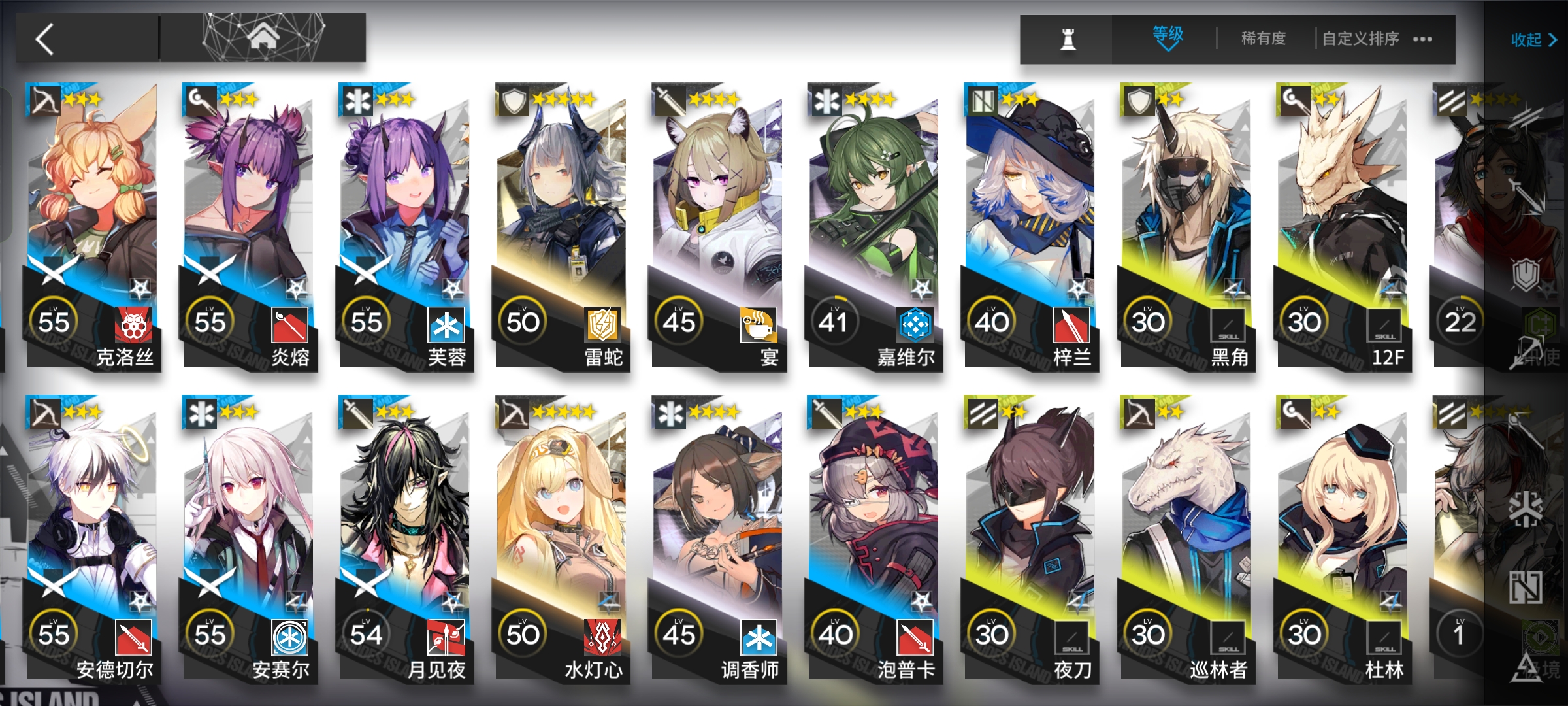Go back with the arrow button
Screen dimensions: 1568x706
pyautogui.click(x=46, y=39)
